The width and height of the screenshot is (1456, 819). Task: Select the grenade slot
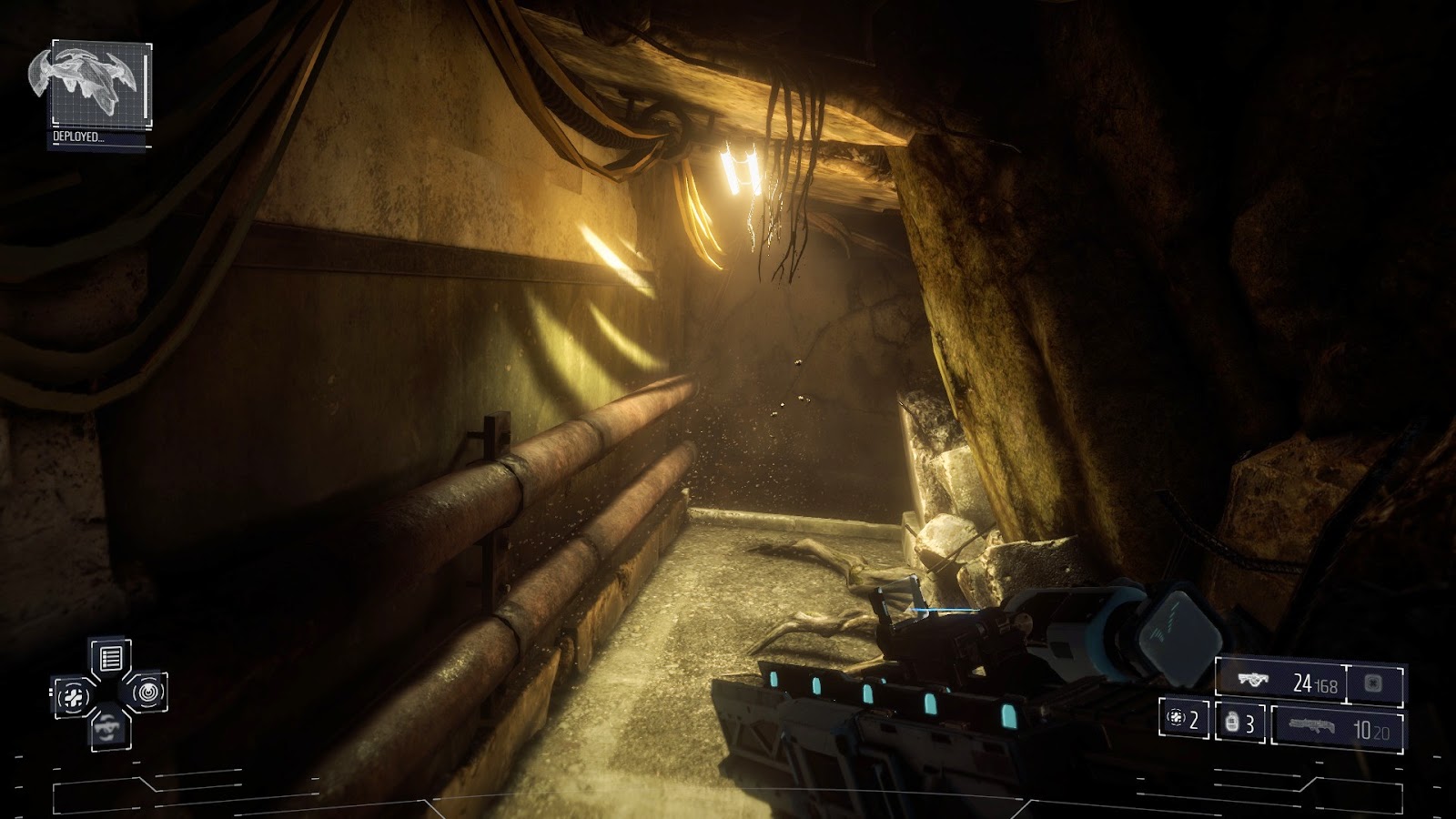pyautogui.click(x=1239, y=723)
